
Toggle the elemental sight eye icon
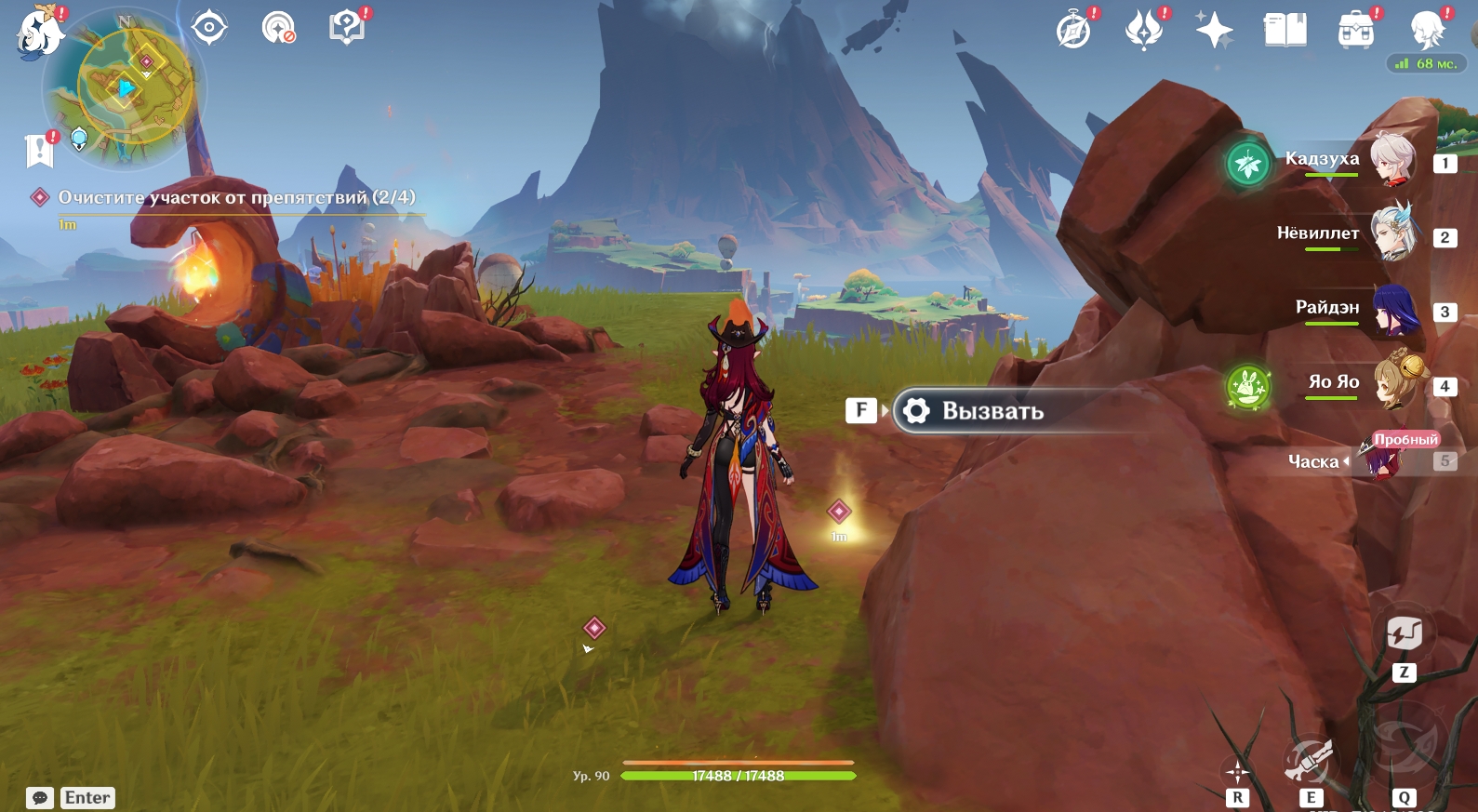(209, 27)
